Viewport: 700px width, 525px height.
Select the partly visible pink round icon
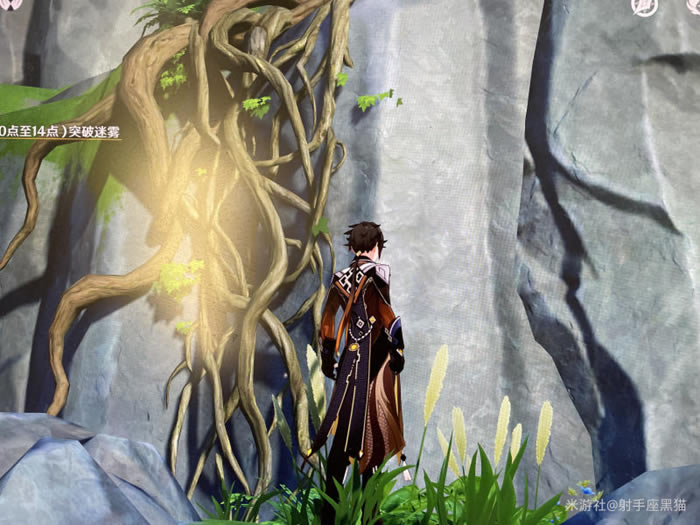(9, 4)
